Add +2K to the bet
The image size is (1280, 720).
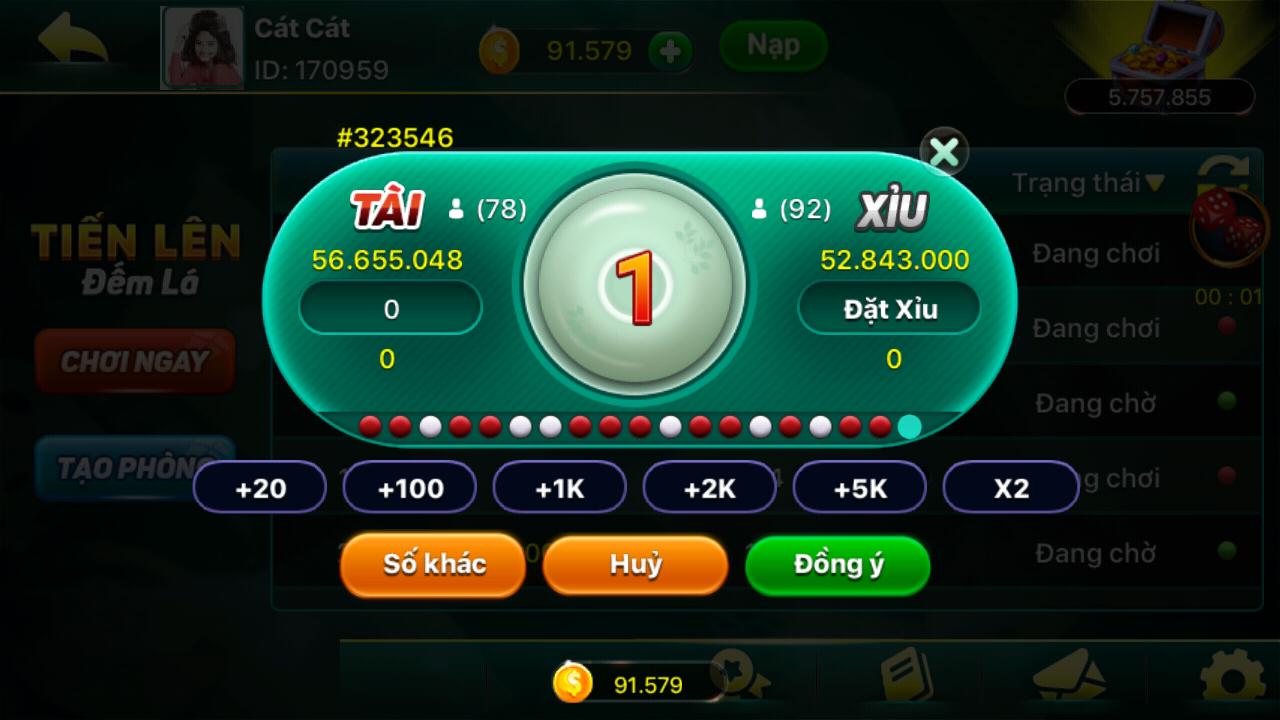[710, 488]
